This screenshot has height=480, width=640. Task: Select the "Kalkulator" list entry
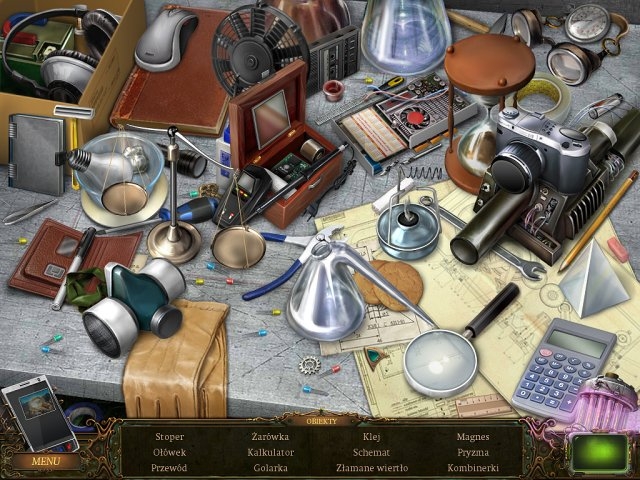[270, 452]
